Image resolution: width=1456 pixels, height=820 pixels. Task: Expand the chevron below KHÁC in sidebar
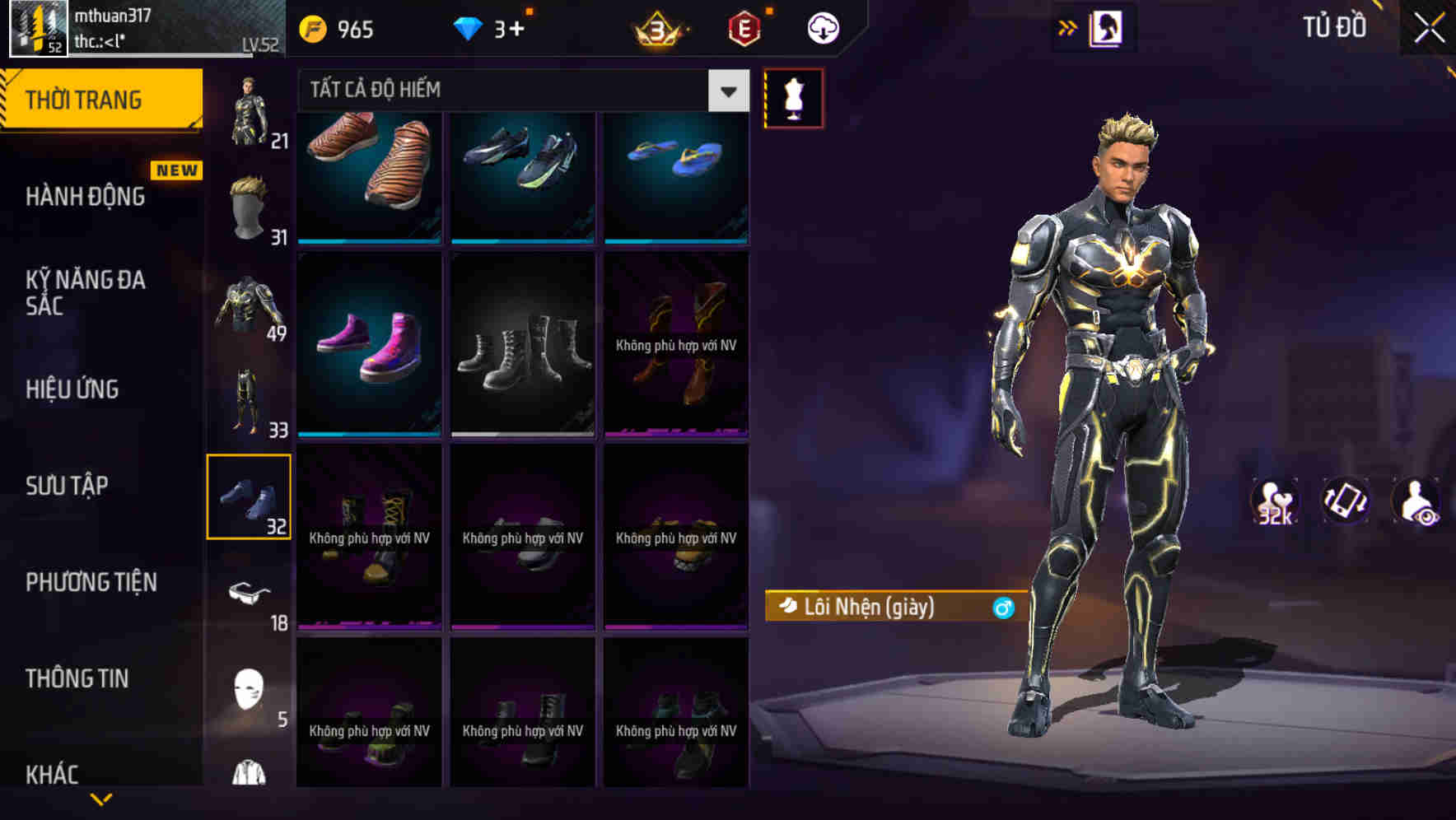(x=102, y=800)
